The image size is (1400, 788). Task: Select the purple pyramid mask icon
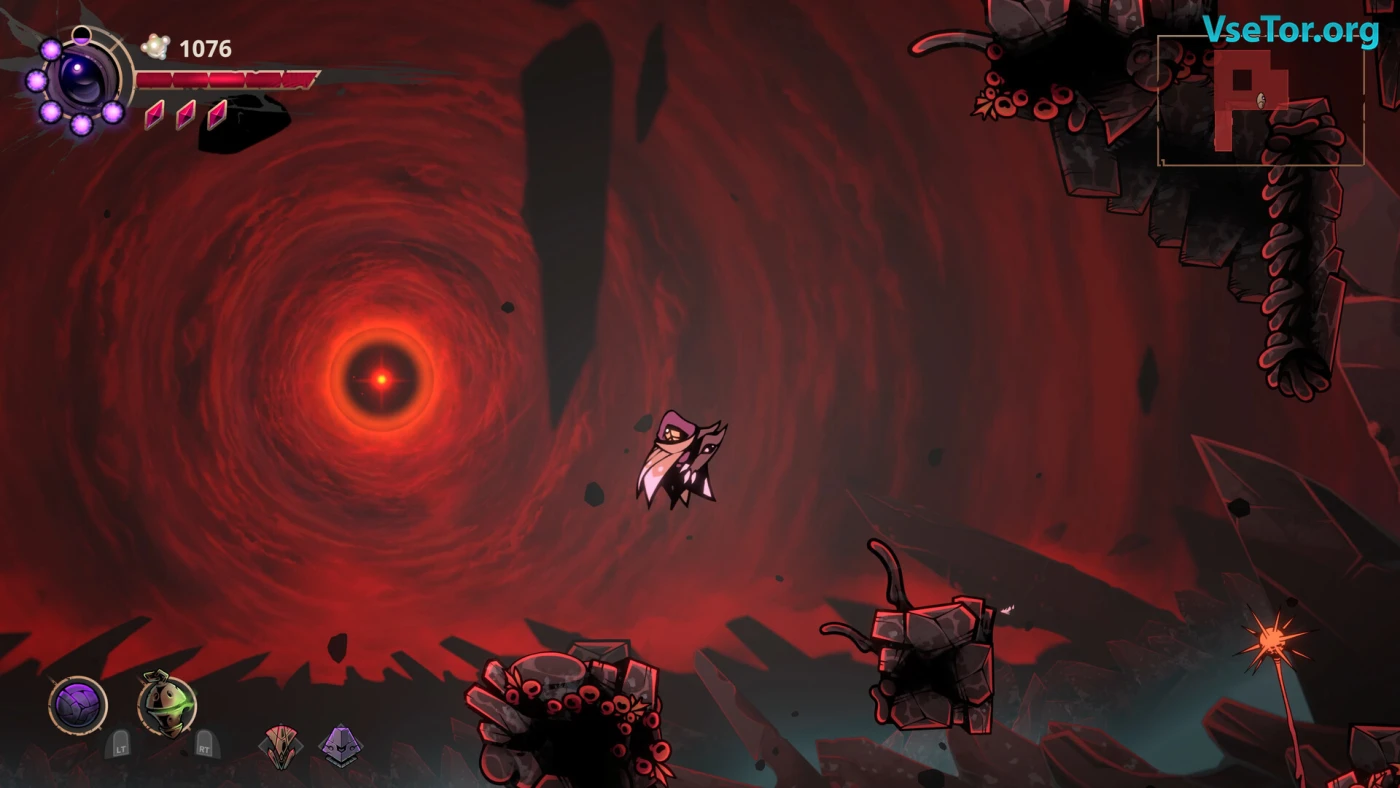(x=340, y=745)
